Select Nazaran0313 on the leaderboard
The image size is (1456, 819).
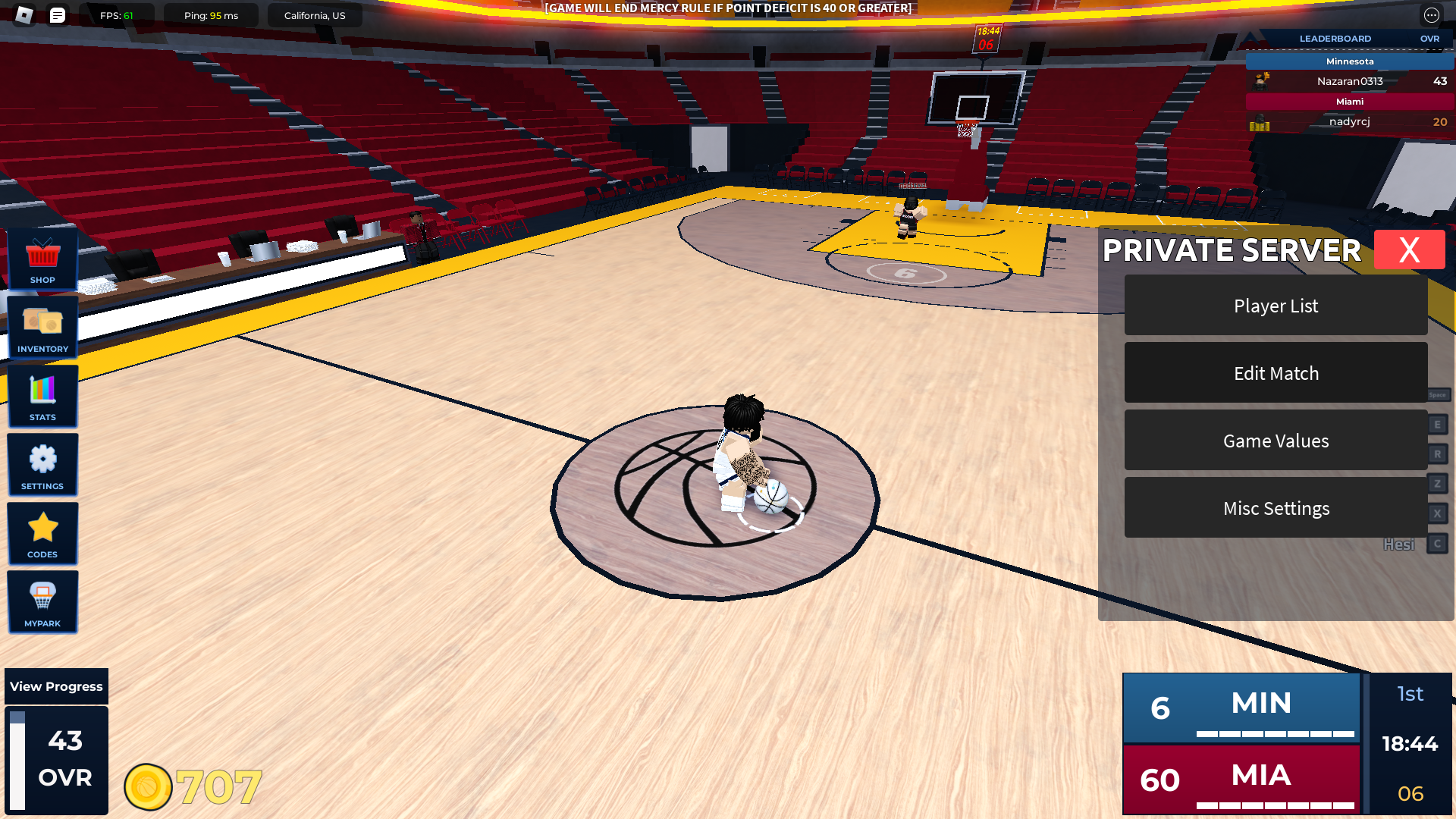(x=1349, y=81)
